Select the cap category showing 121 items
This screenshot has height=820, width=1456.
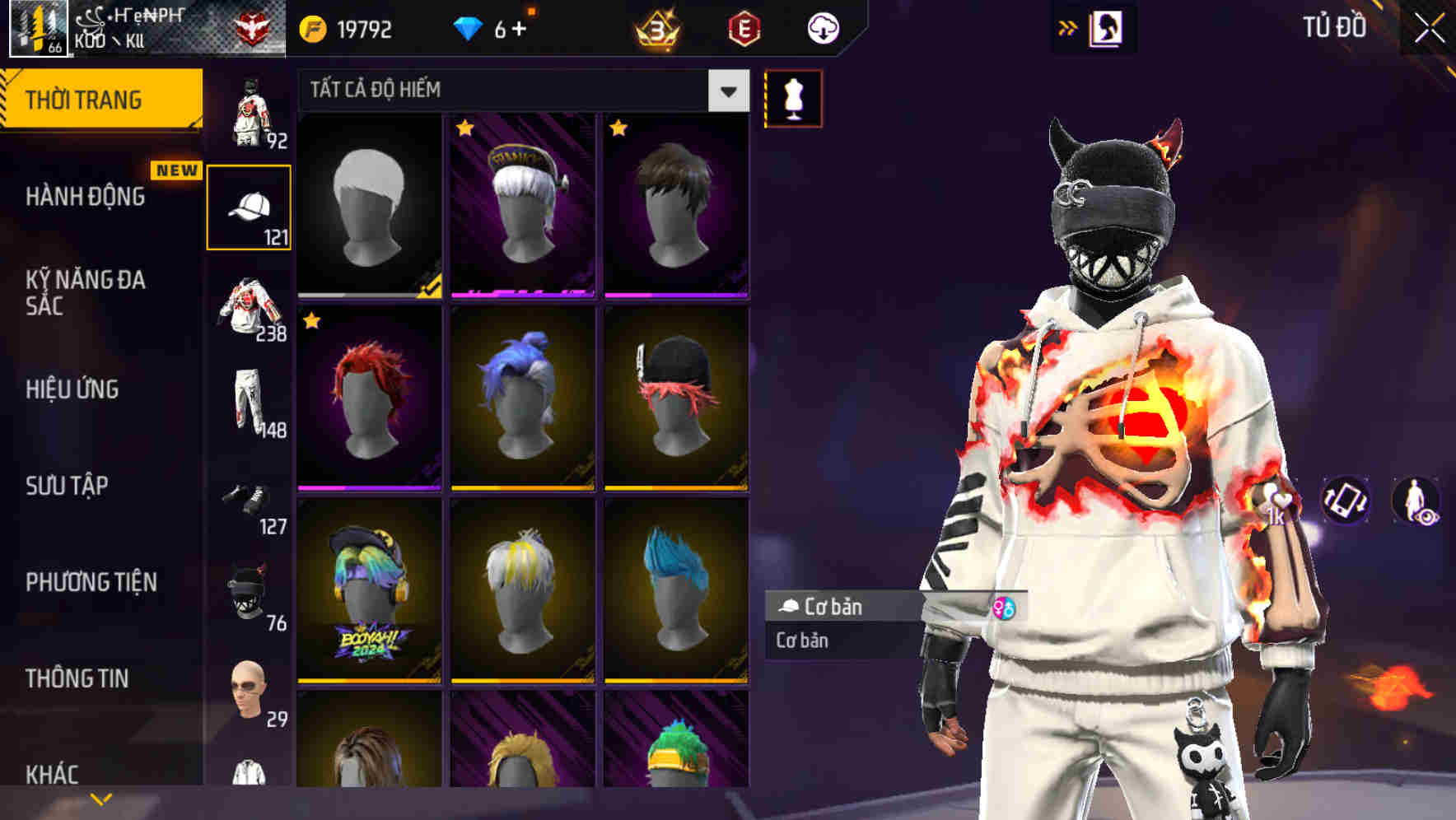[251, 206]
